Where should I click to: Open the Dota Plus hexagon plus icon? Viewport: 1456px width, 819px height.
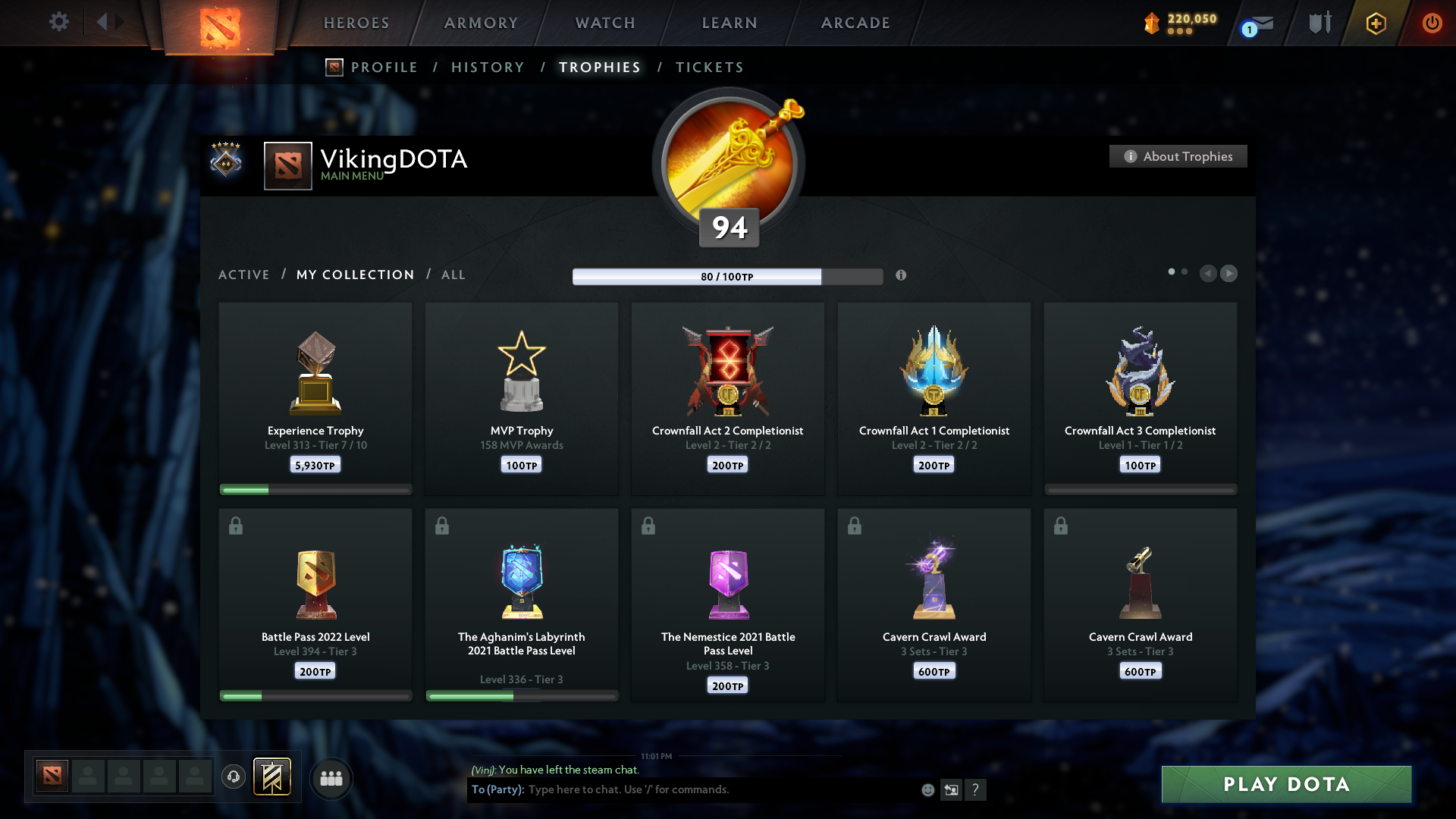(1375, 23)
